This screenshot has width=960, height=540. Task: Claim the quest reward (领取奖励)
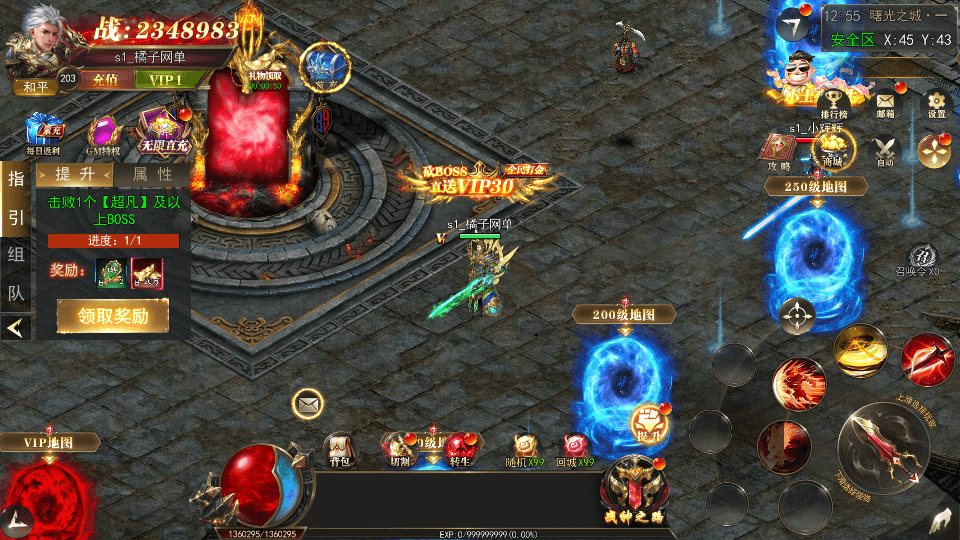[x=112, y=316]
